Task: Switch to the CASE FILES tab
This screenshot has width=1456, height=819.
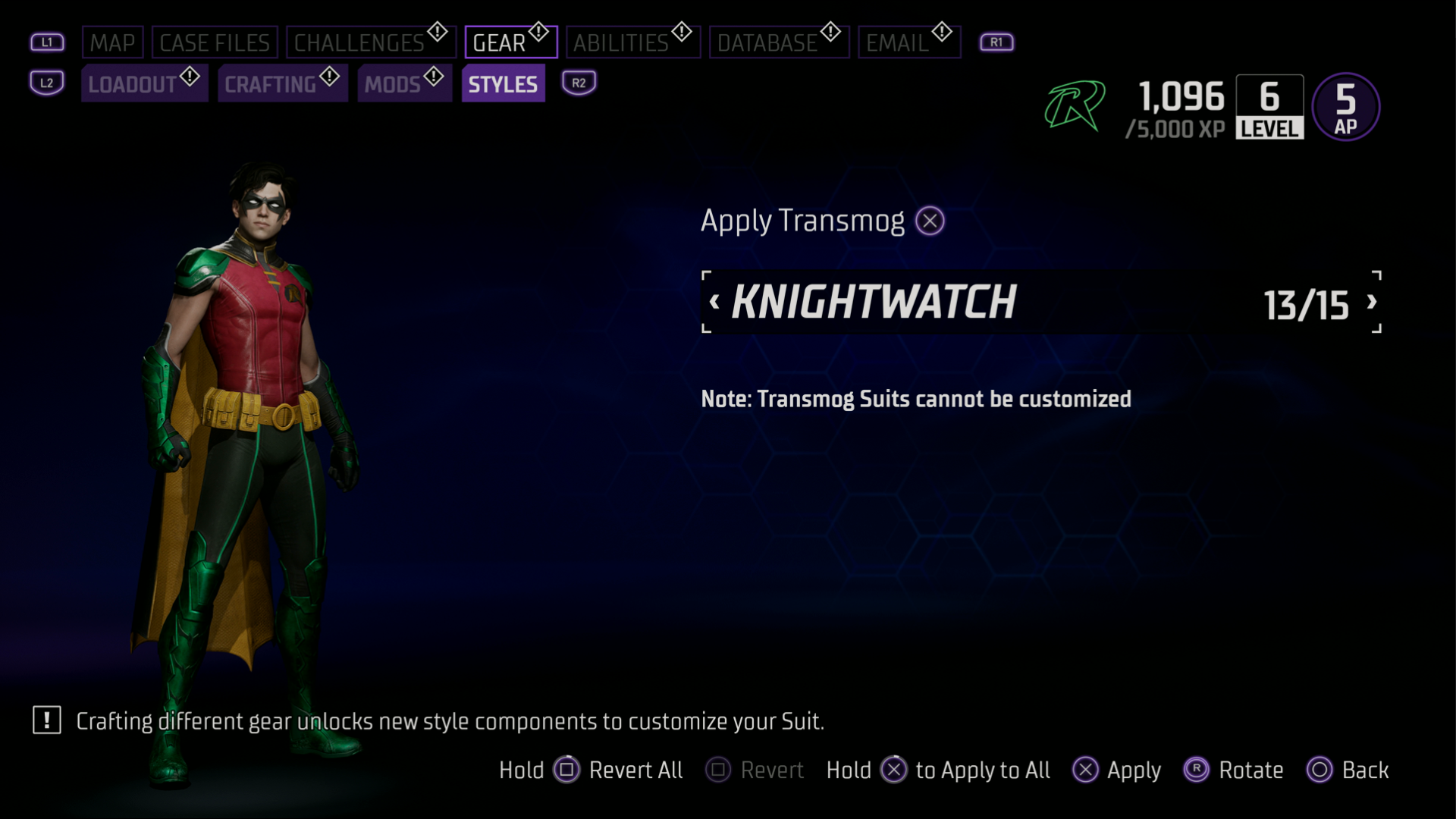Action: 215,42
